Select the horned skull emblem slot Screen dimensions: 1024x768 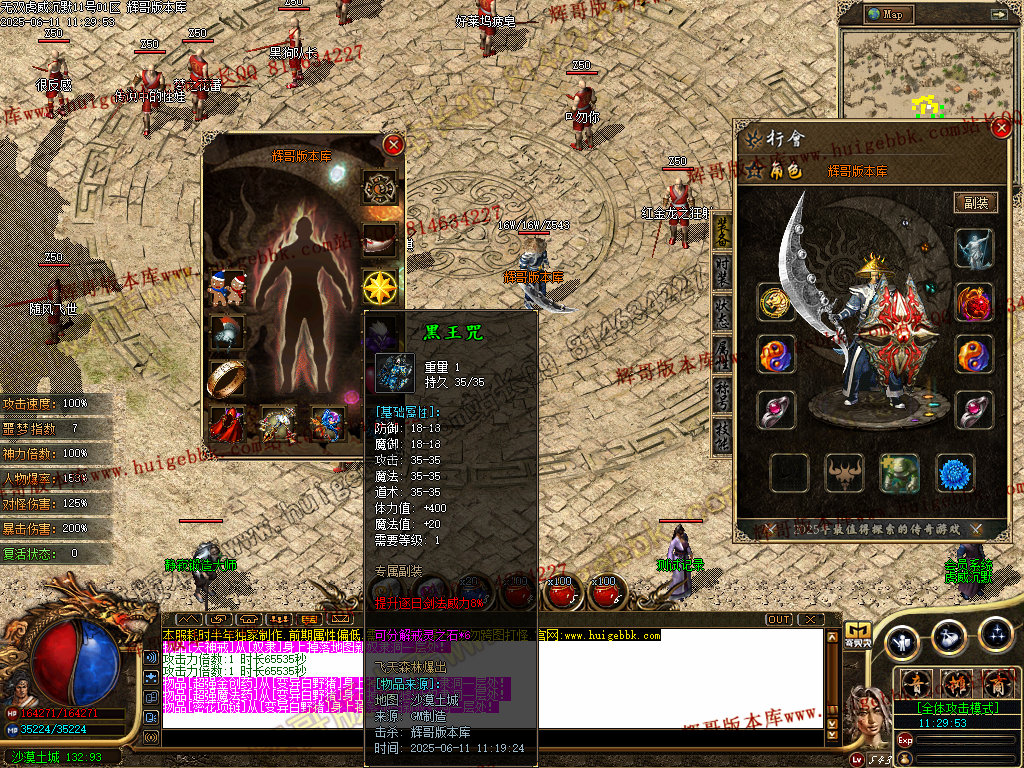coord(844,473)
